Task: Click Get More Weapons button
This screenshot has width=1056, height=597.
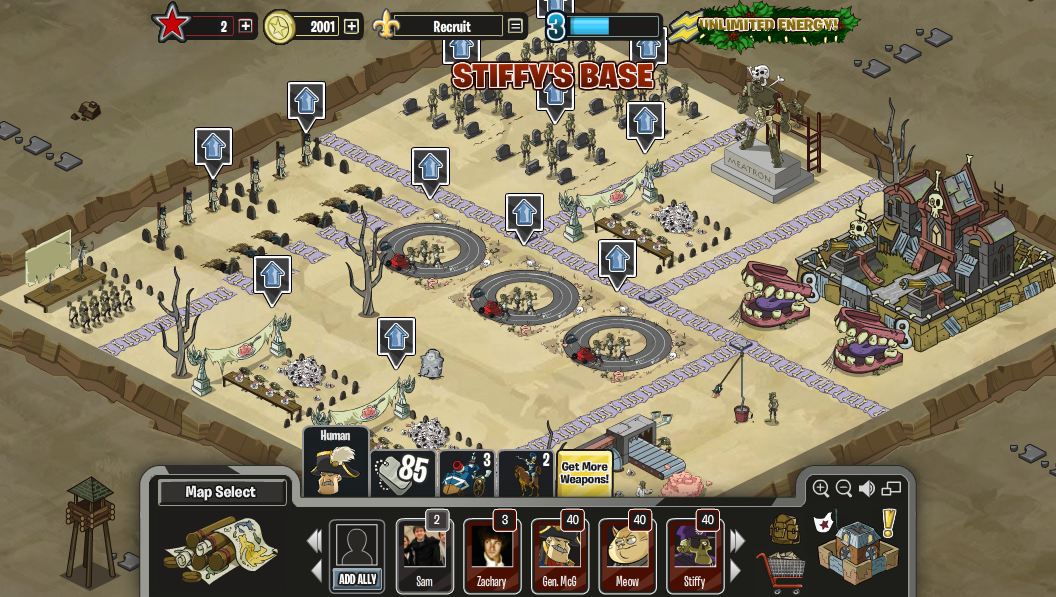Action: coord(584,473)
